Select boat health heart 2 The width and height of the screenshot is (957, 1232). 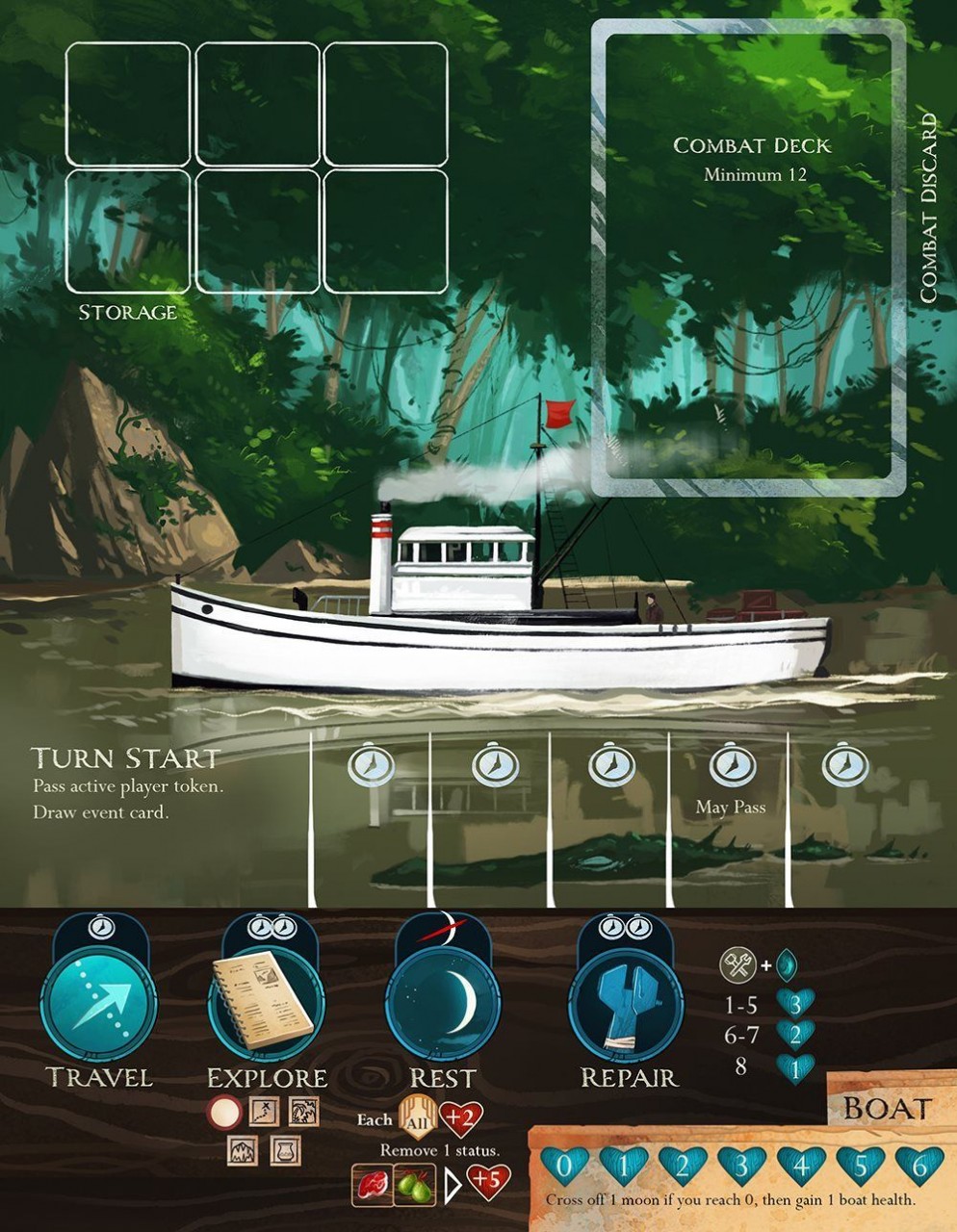tap(683, 1167)
